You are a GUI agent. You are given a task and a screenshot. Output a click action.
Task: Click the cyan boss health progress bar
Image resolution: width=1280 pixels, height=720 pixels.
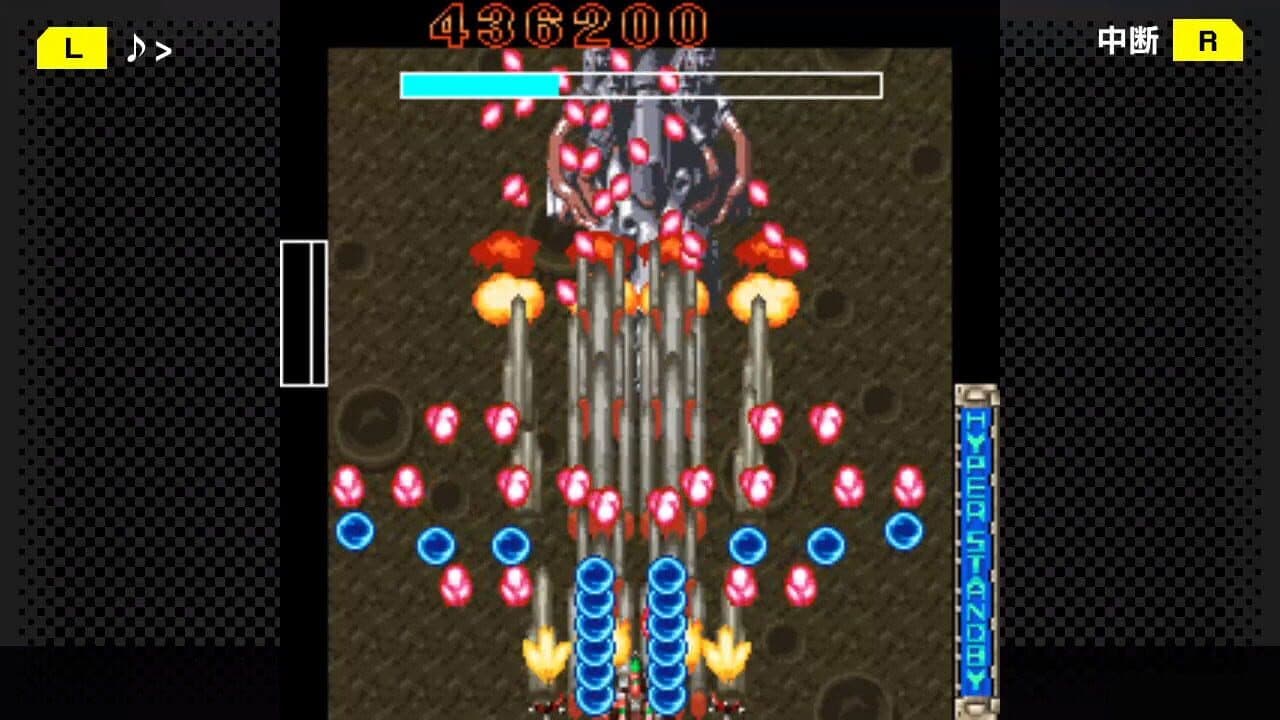478,86
